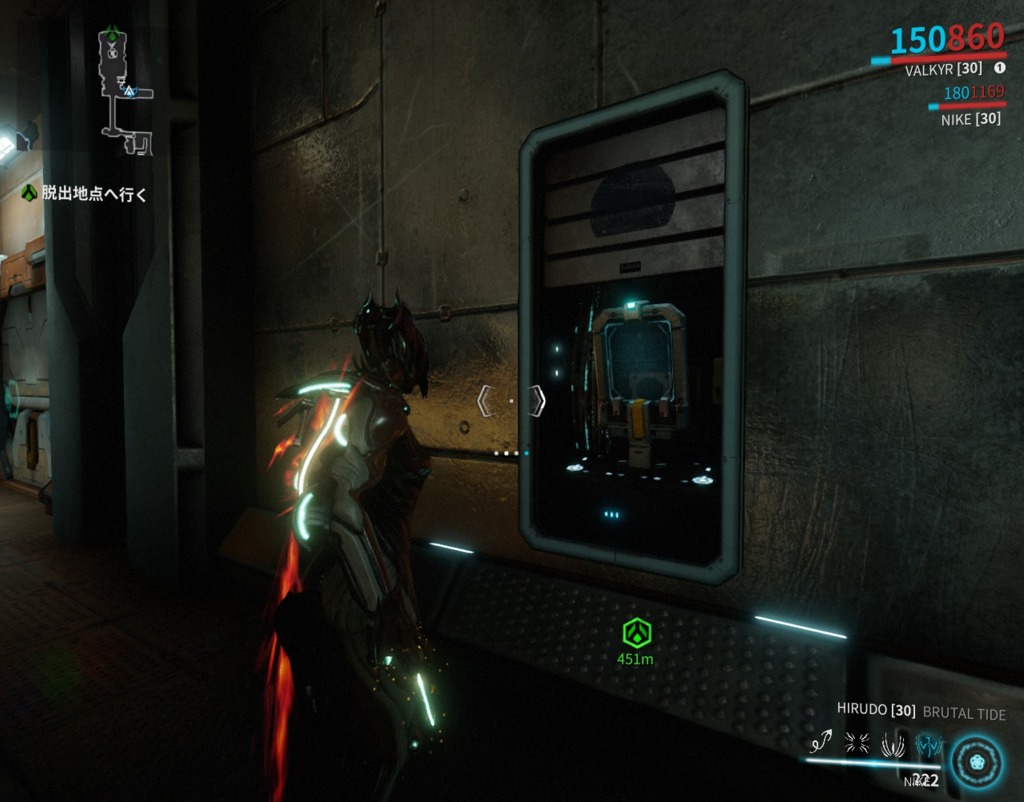Click the VALKYR [30] player name entry
This screenshot has width=1024, height=802.
pos(944,69)
